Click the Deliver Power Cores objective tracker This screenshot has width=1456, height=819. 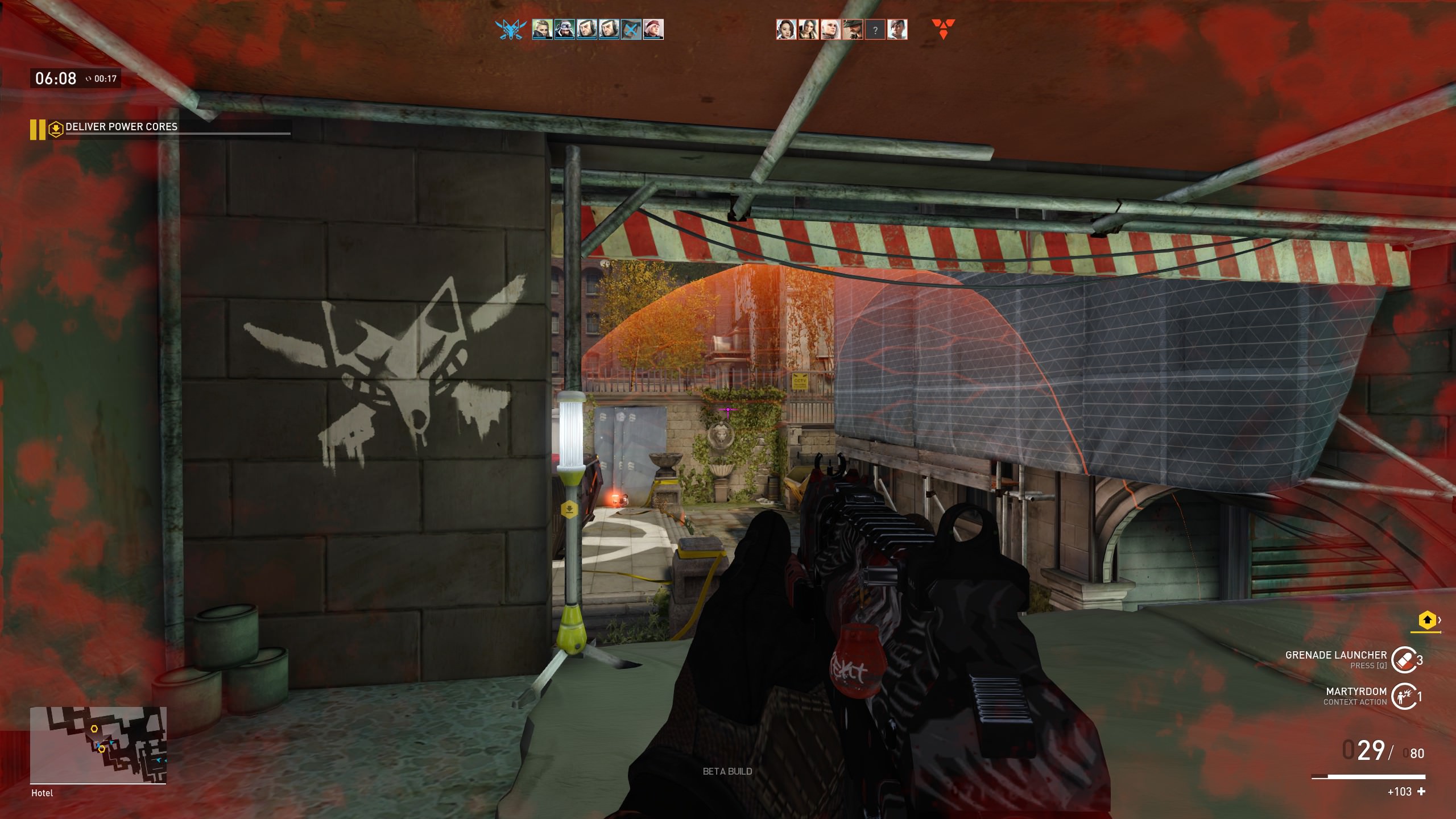tap(121, 127)
